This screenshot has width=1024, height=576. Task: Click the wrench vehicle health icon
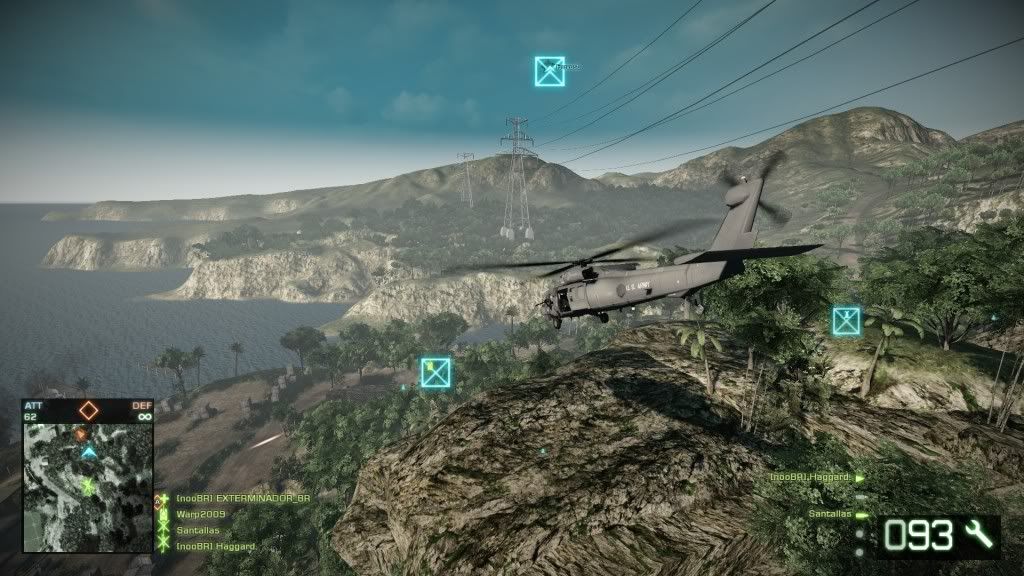(980, 536)
